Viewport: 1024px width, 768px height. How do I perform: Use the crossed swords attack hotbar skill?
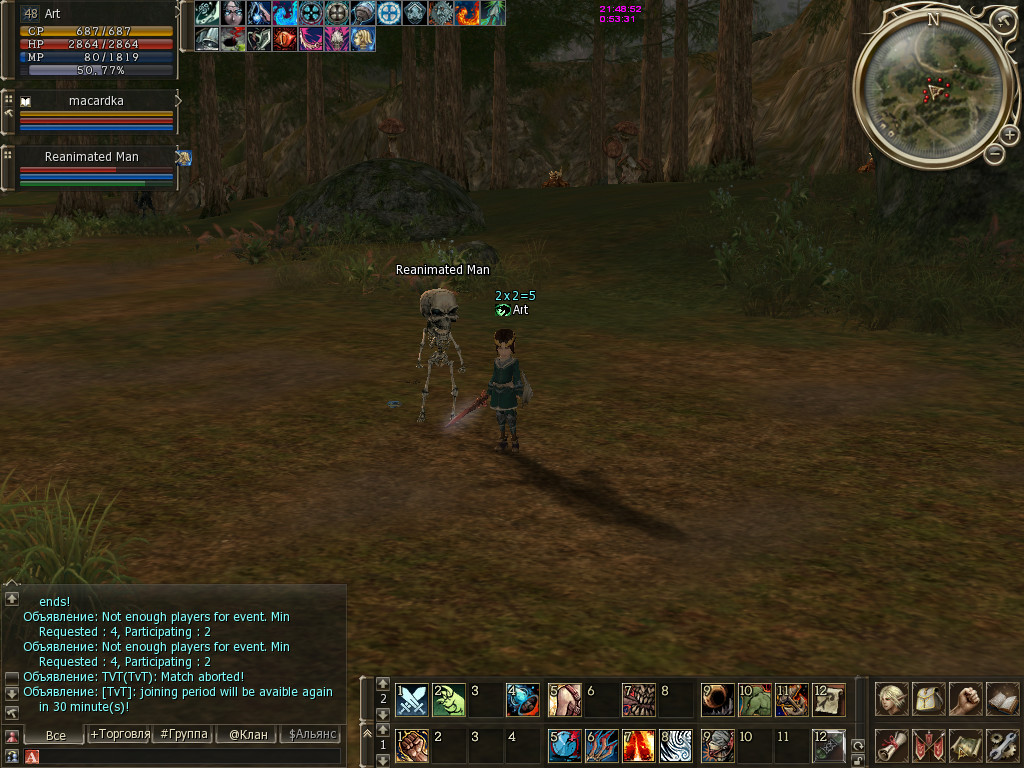[x=413, y=700]
